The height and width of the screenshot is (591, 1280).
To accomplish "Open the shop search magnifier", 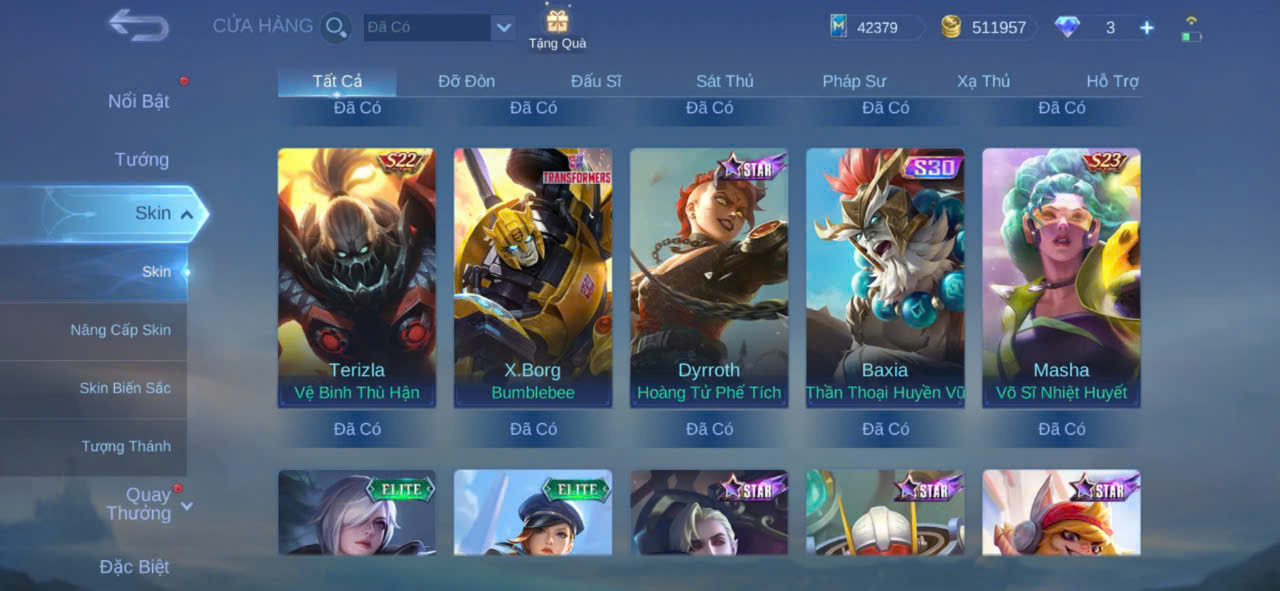I will (x=336, y=27).
